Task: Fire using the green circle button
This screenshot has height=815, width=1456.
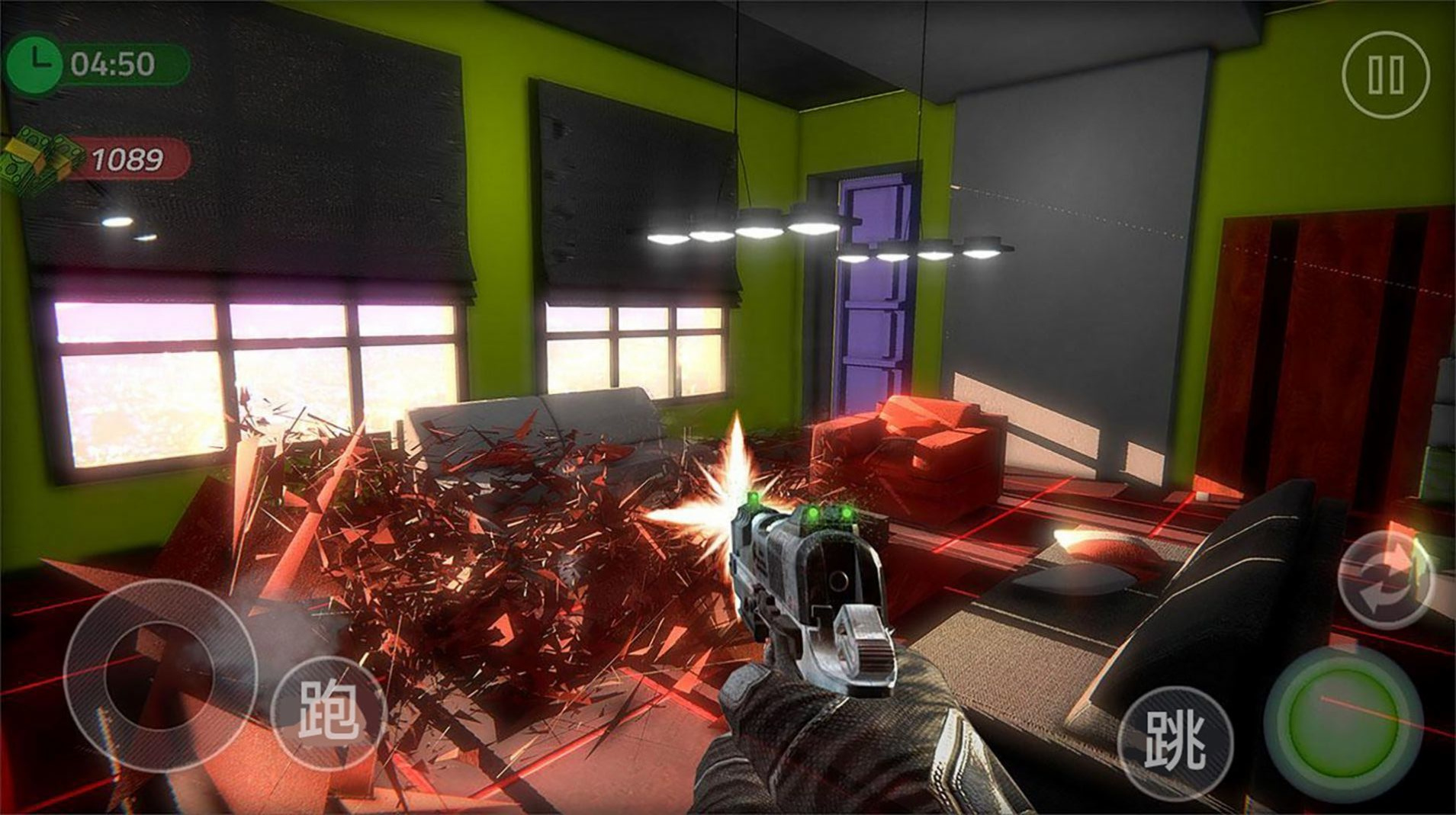Action: (1342, 724)
